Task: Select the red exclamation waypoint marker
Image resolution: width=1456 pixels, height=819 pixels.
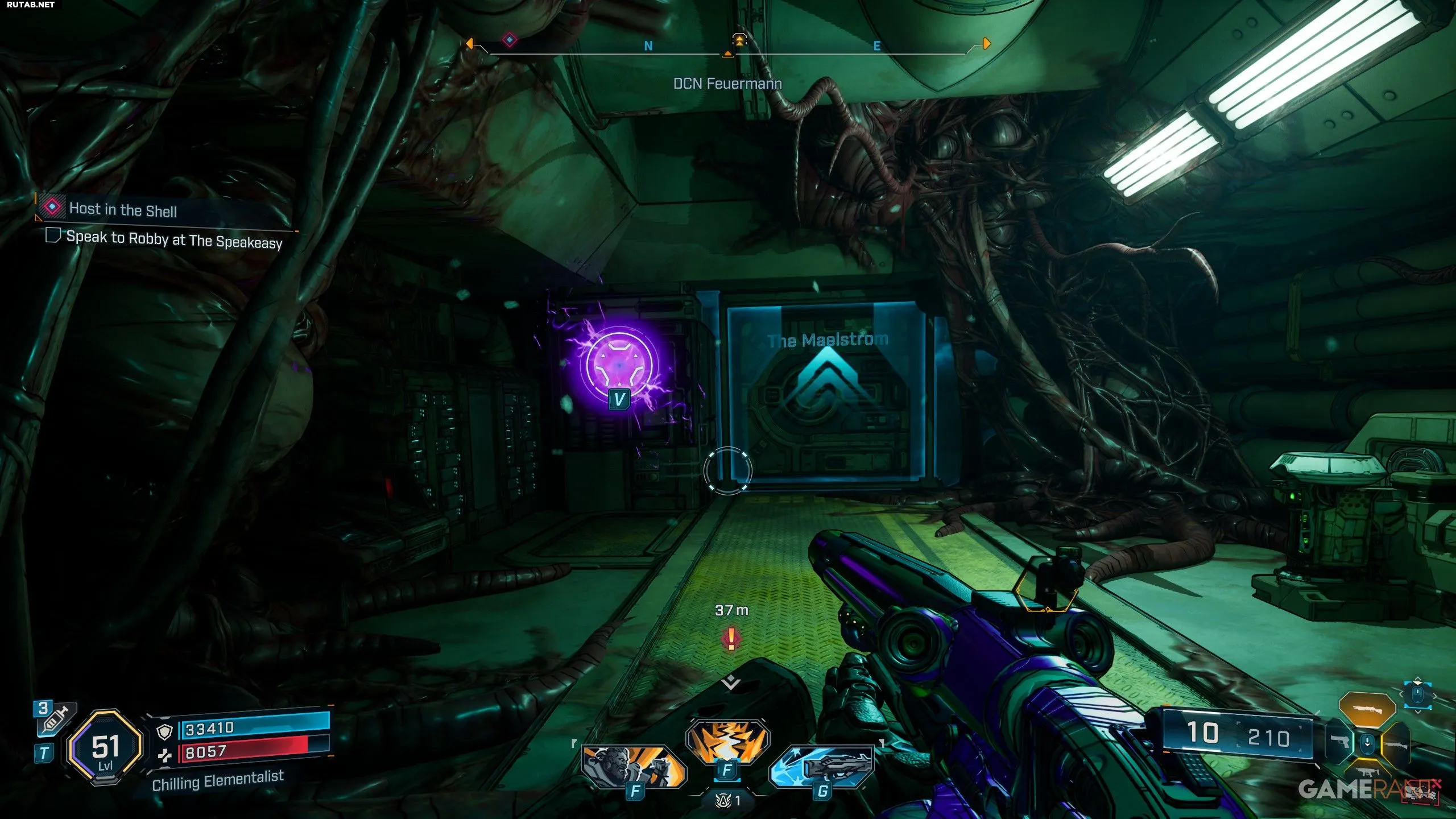Action: click(x=731, y=638)
